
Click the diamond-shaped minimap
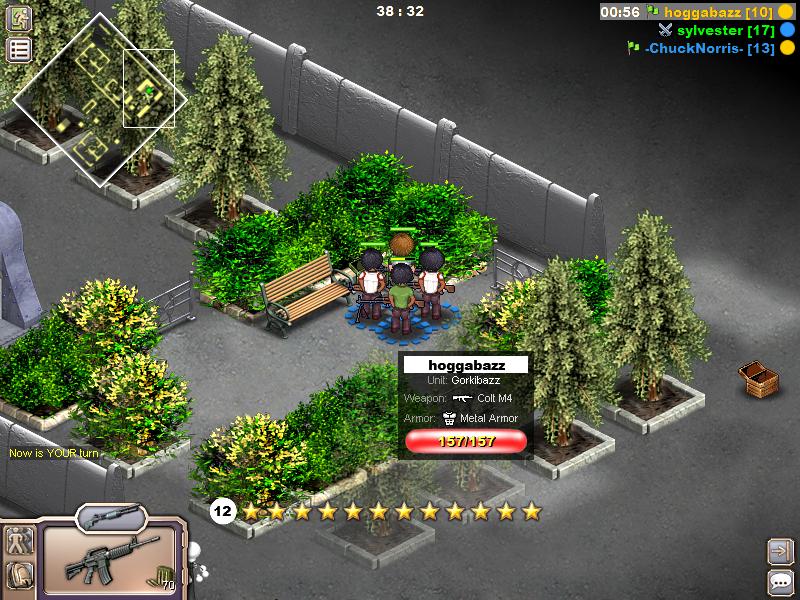[99, 99]
